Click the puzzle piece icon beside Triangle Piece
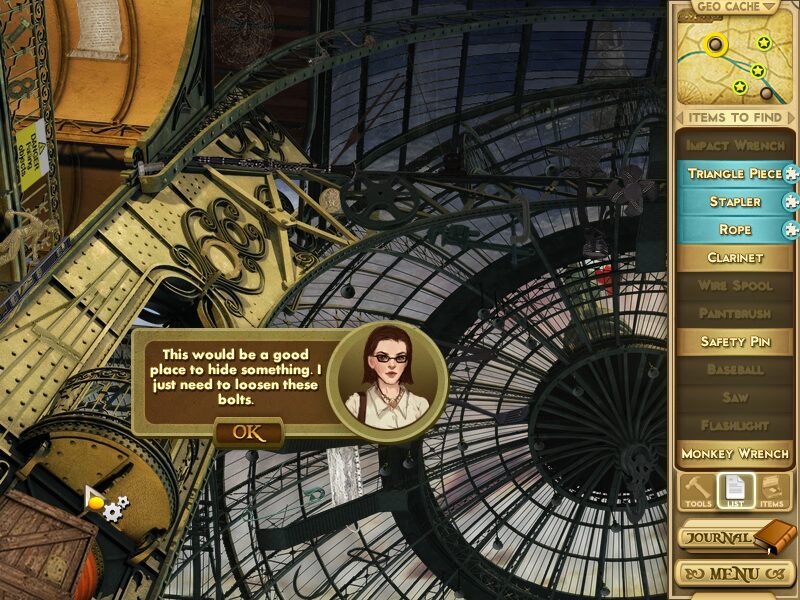800x600 pixels. point(791,174)
